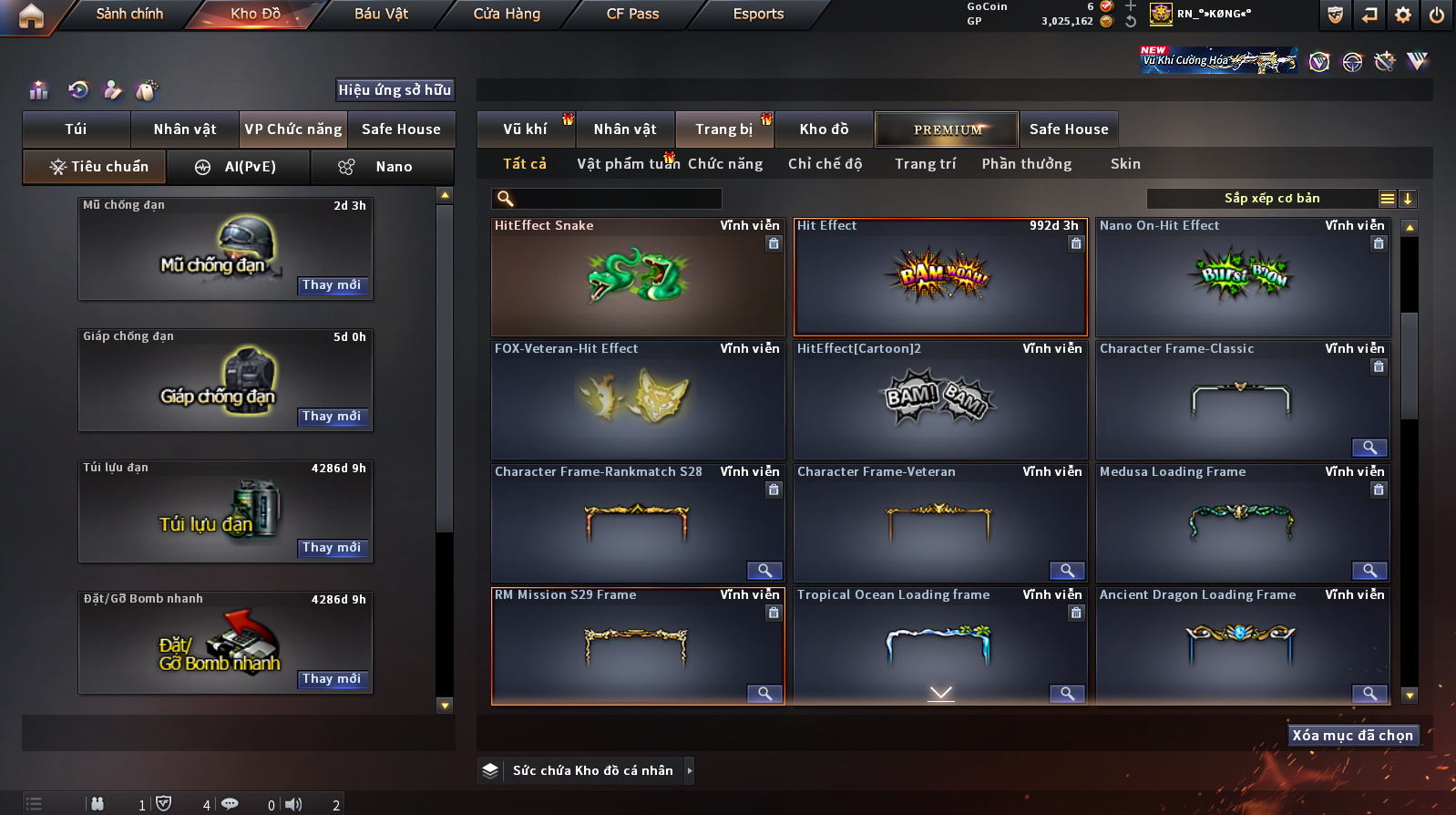Open the settings gear icon

point(1402,15)
